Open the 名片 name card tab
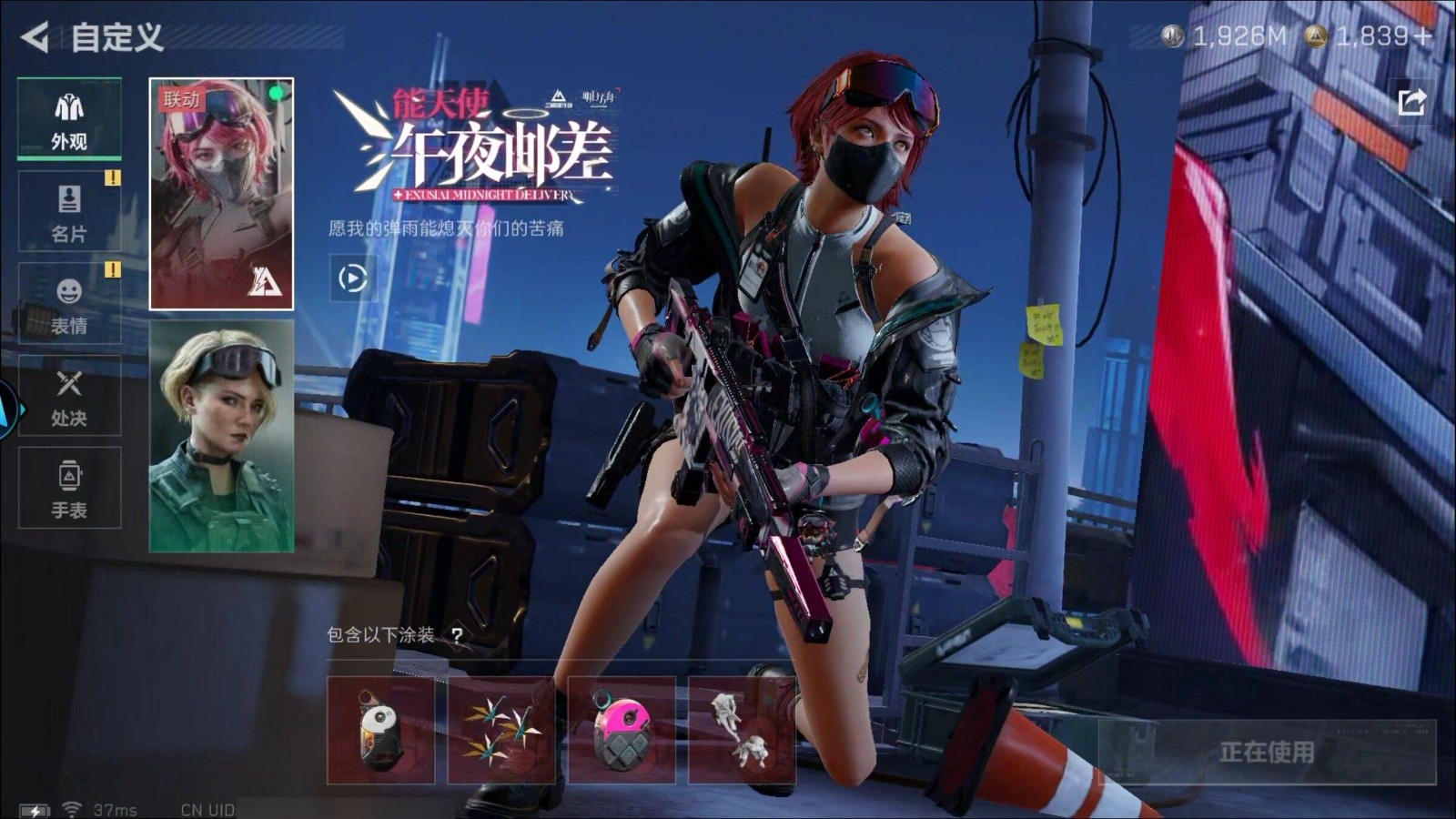The width and height of the screenshot is (1456, 819). pos(69,212)
